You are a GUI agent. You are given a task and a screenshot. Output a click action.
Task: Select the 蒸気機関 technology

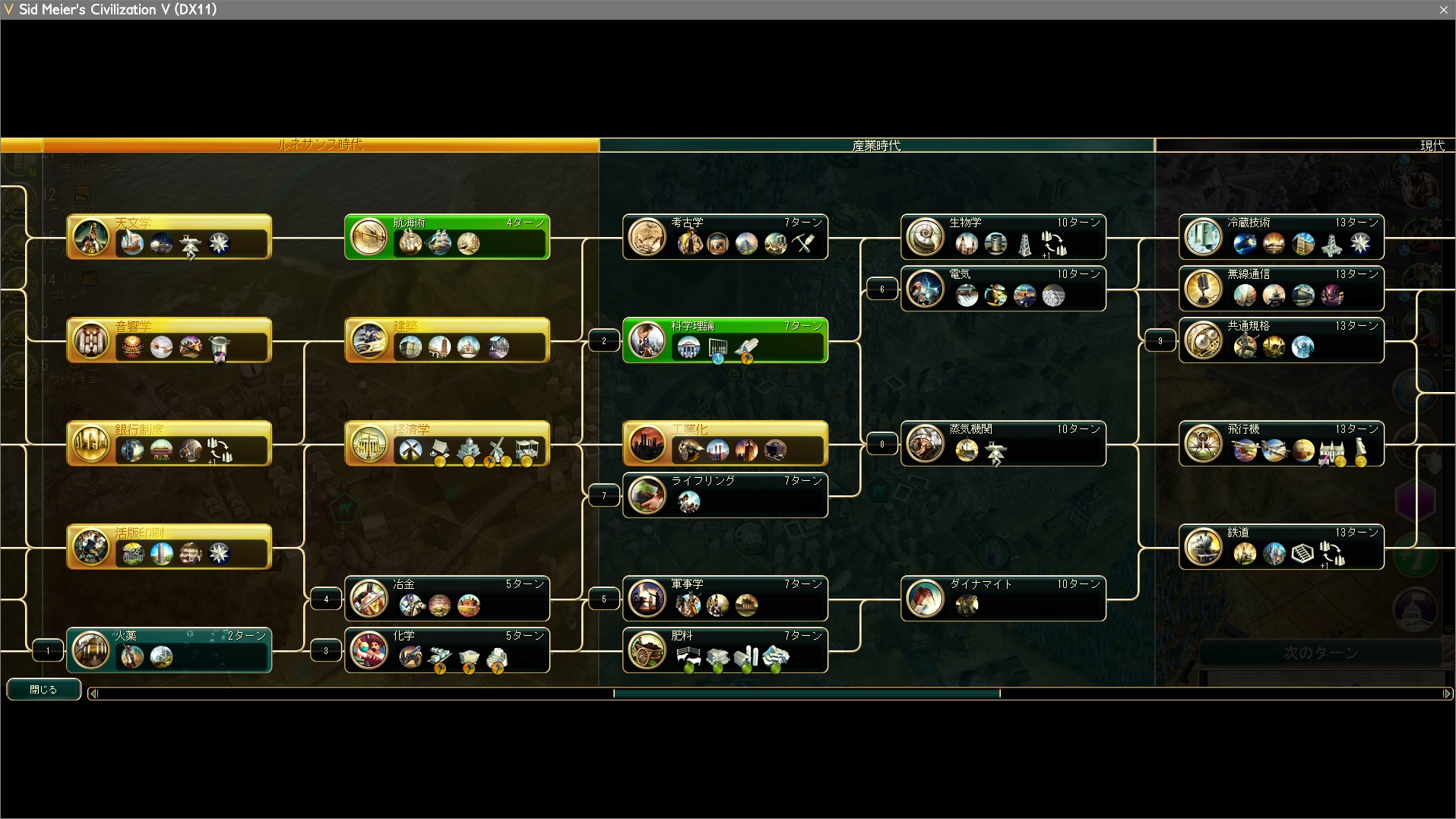tap(1003, 444)
